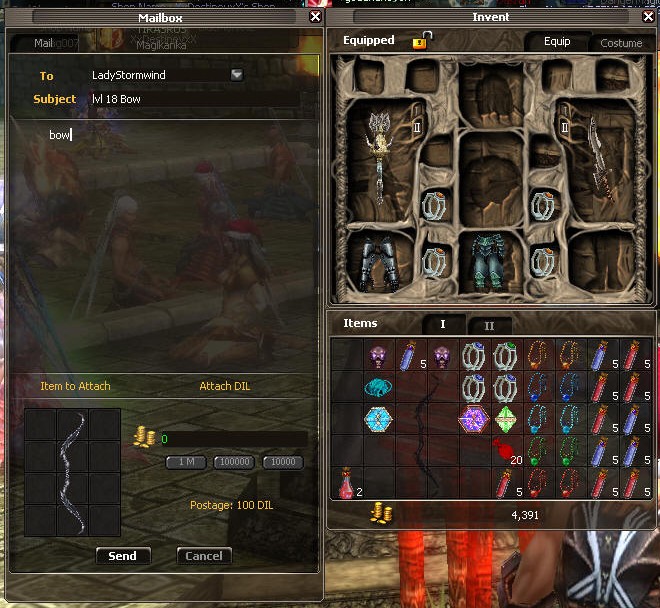Screen dimensions: 660x608
Task: Close the Mailbox window
Action: 316,17
